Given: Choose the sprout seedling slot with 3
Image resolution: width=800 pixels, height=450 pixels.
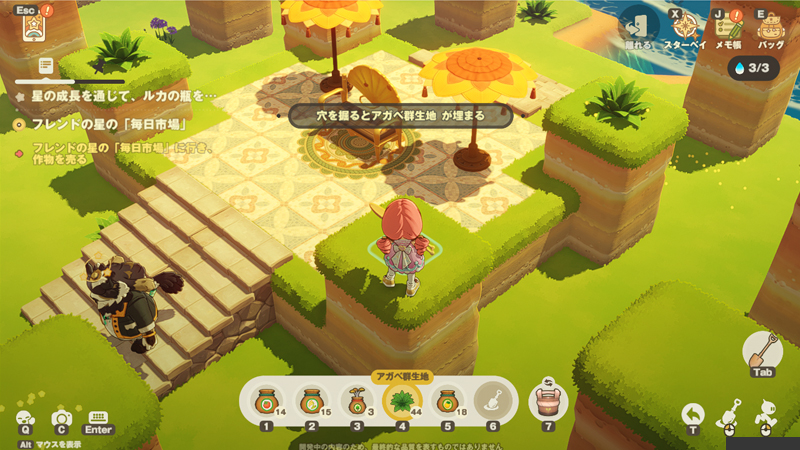Looking at the screenshot, I should click(355, 400).
